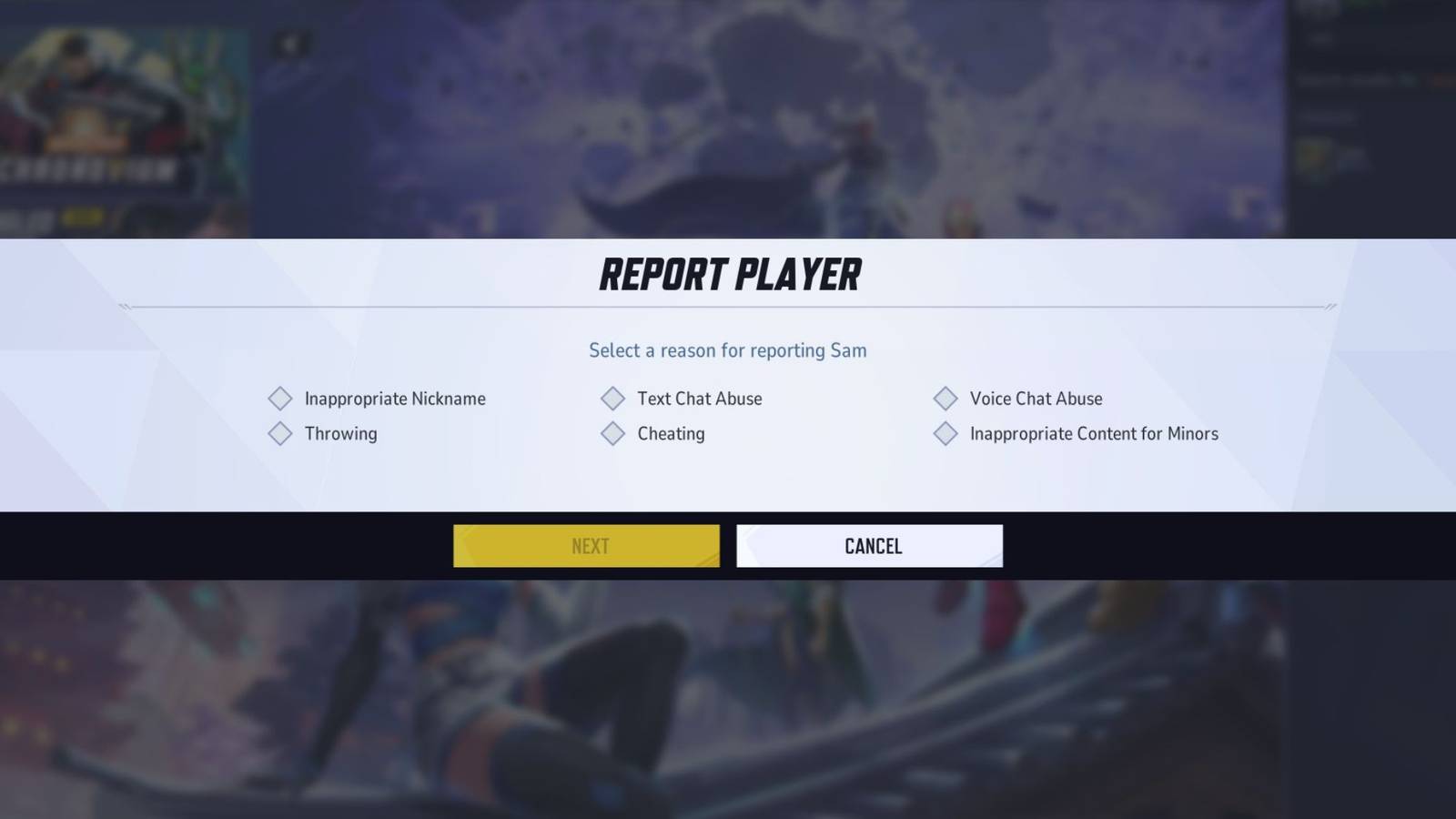Image resolution: width=1456 pixels, height=819 pixels.
Task: Click diamond beside Inappropriate Content for Minors
Action: [x=945, y=434]
